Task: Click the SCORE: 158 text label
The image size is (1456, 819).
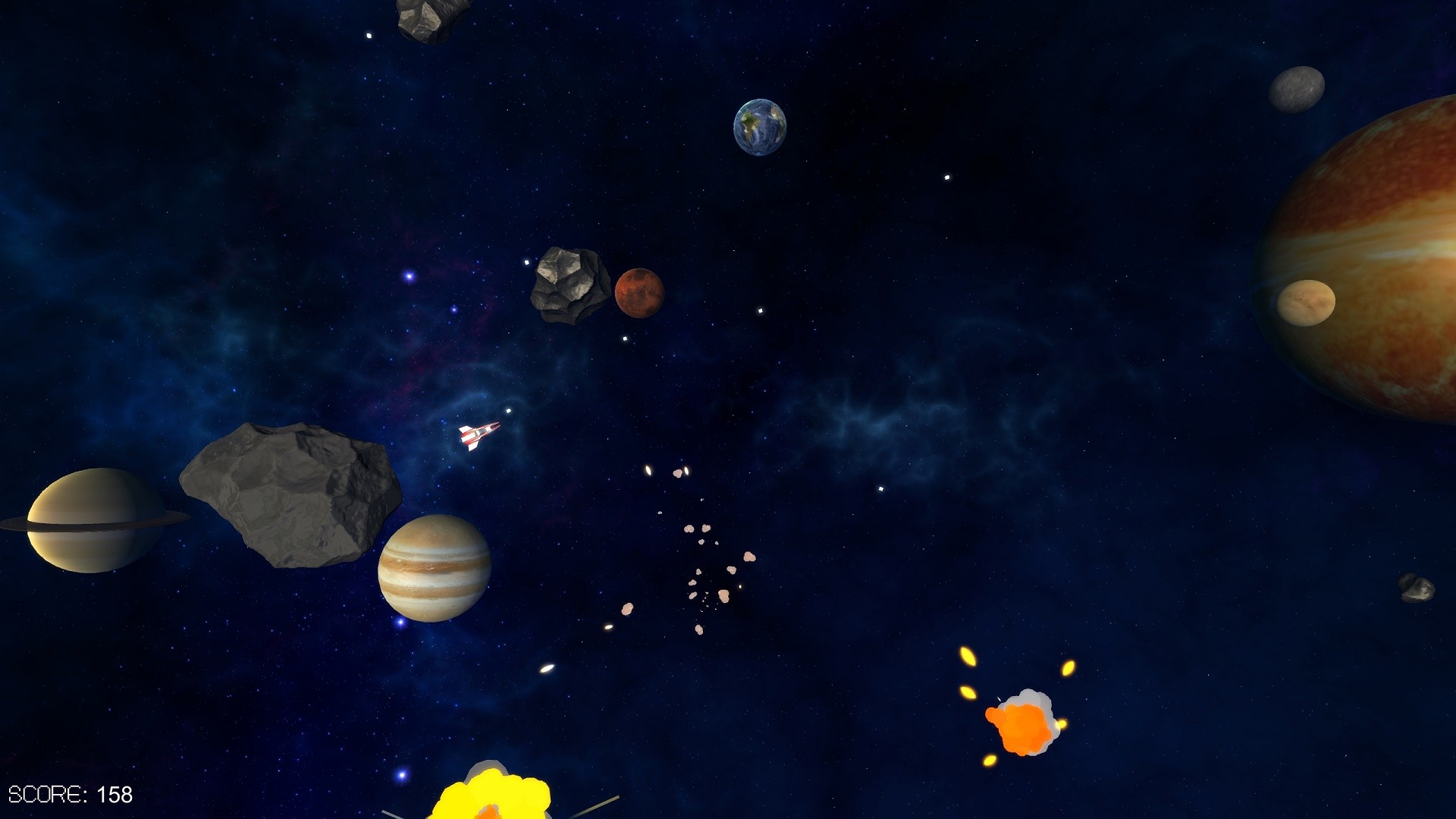Action: pyautogui.click(x=72, y=794)
